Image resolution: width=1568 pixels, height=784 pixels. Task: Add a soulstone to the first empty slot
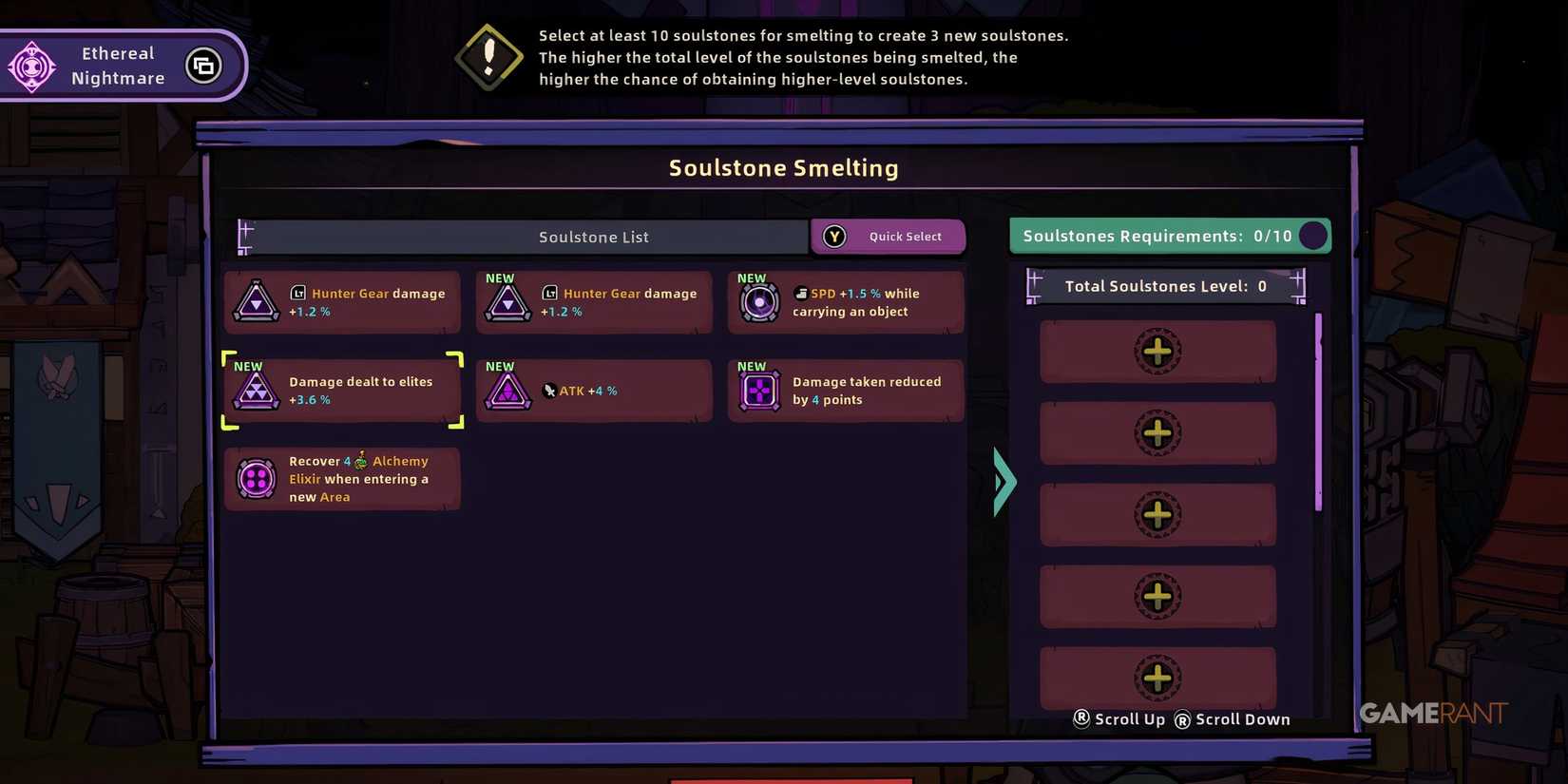coord(1157,351)
